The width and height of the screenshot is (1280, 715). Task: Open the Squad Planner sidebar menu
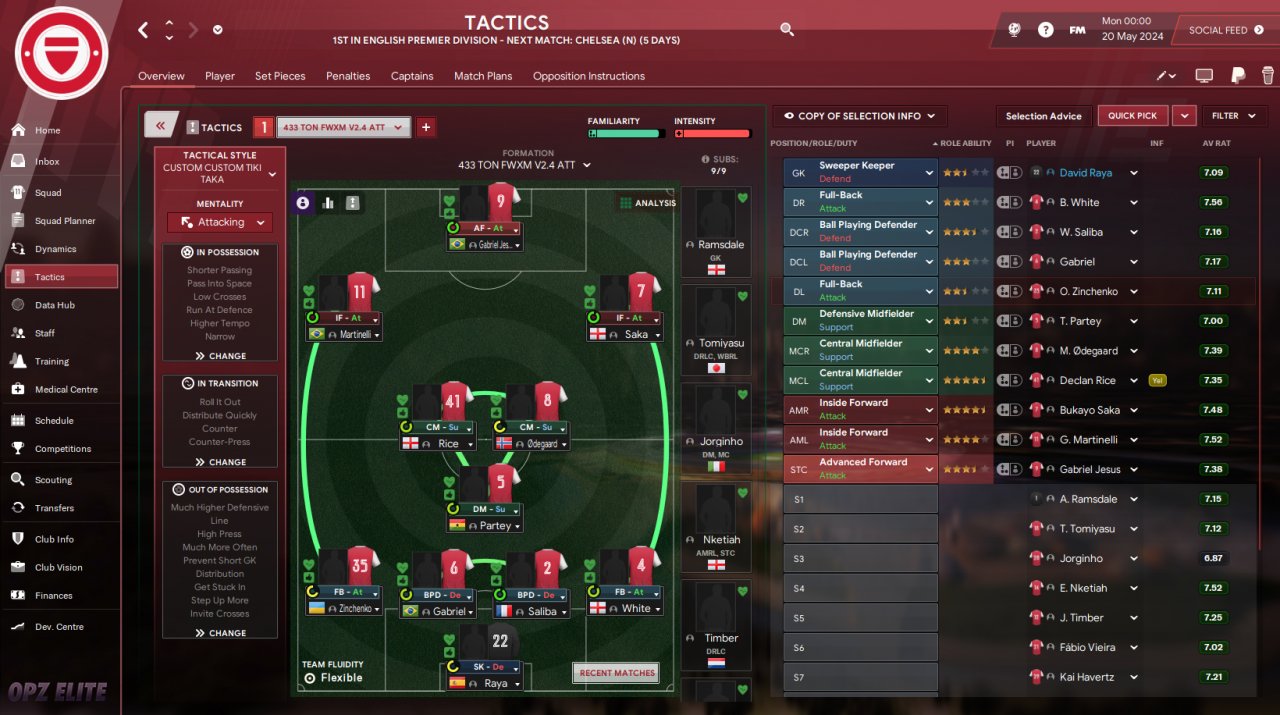(x=64, y=221)
